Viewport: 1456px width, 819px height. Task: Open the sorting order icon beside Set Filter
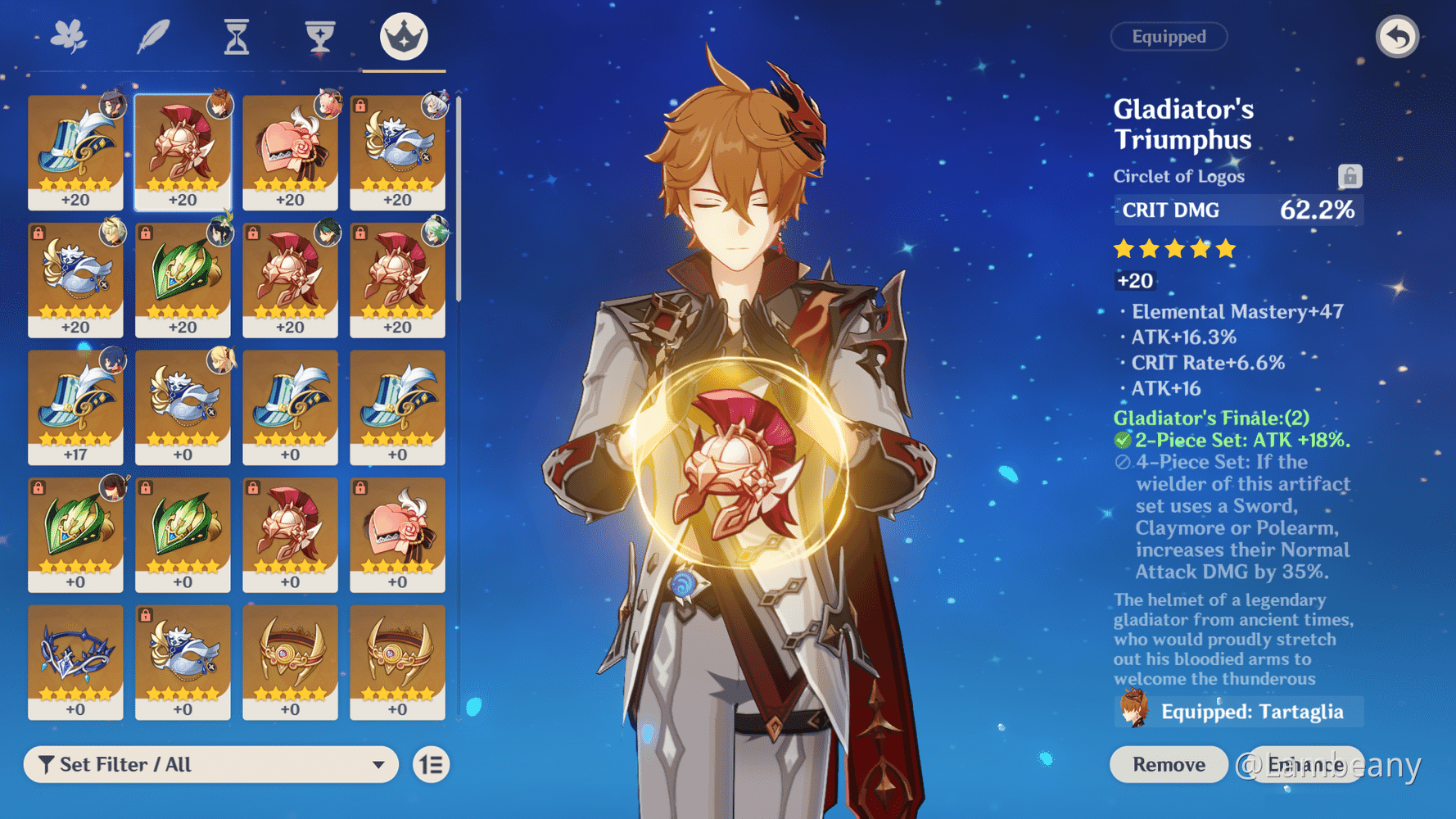430,764
